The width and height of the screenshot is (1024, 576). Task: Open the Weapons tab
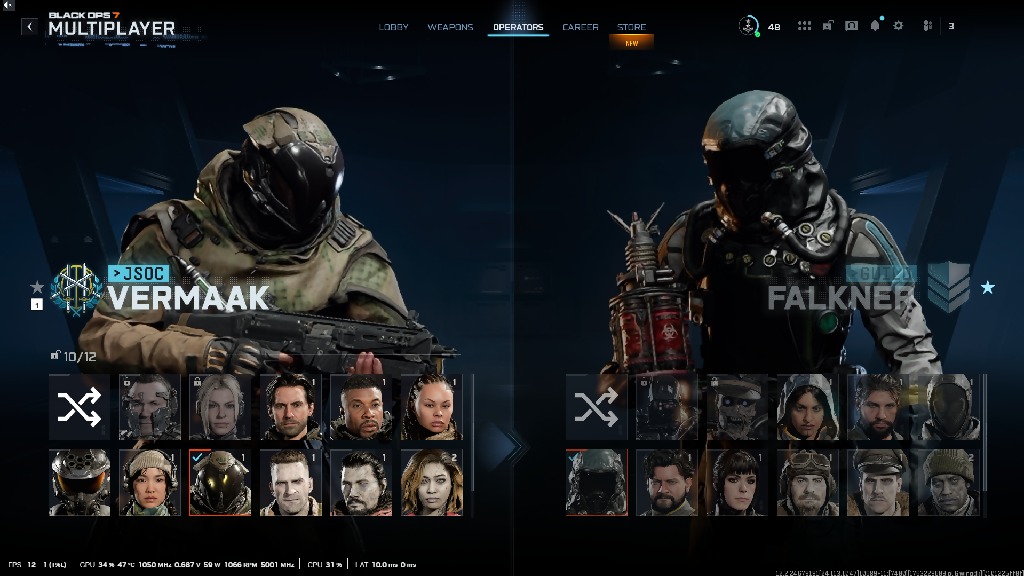coord(450,27)
